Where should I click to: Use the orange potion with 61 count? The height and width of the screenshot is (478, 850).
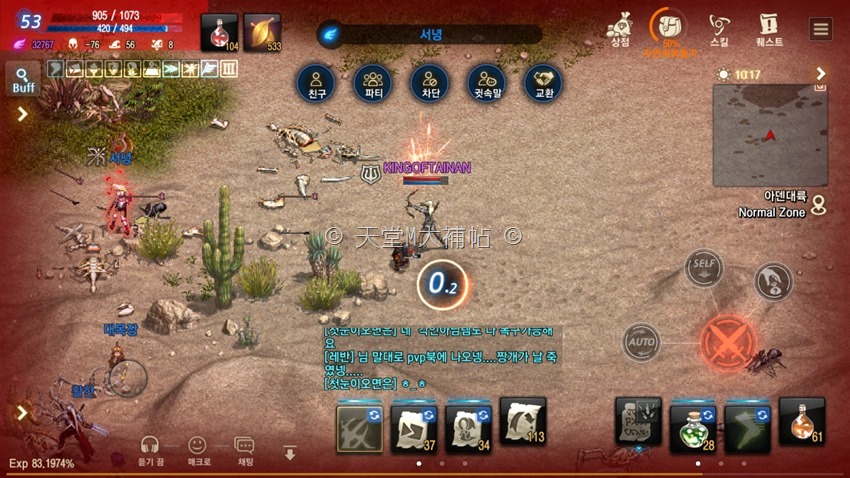pos(801,422)
